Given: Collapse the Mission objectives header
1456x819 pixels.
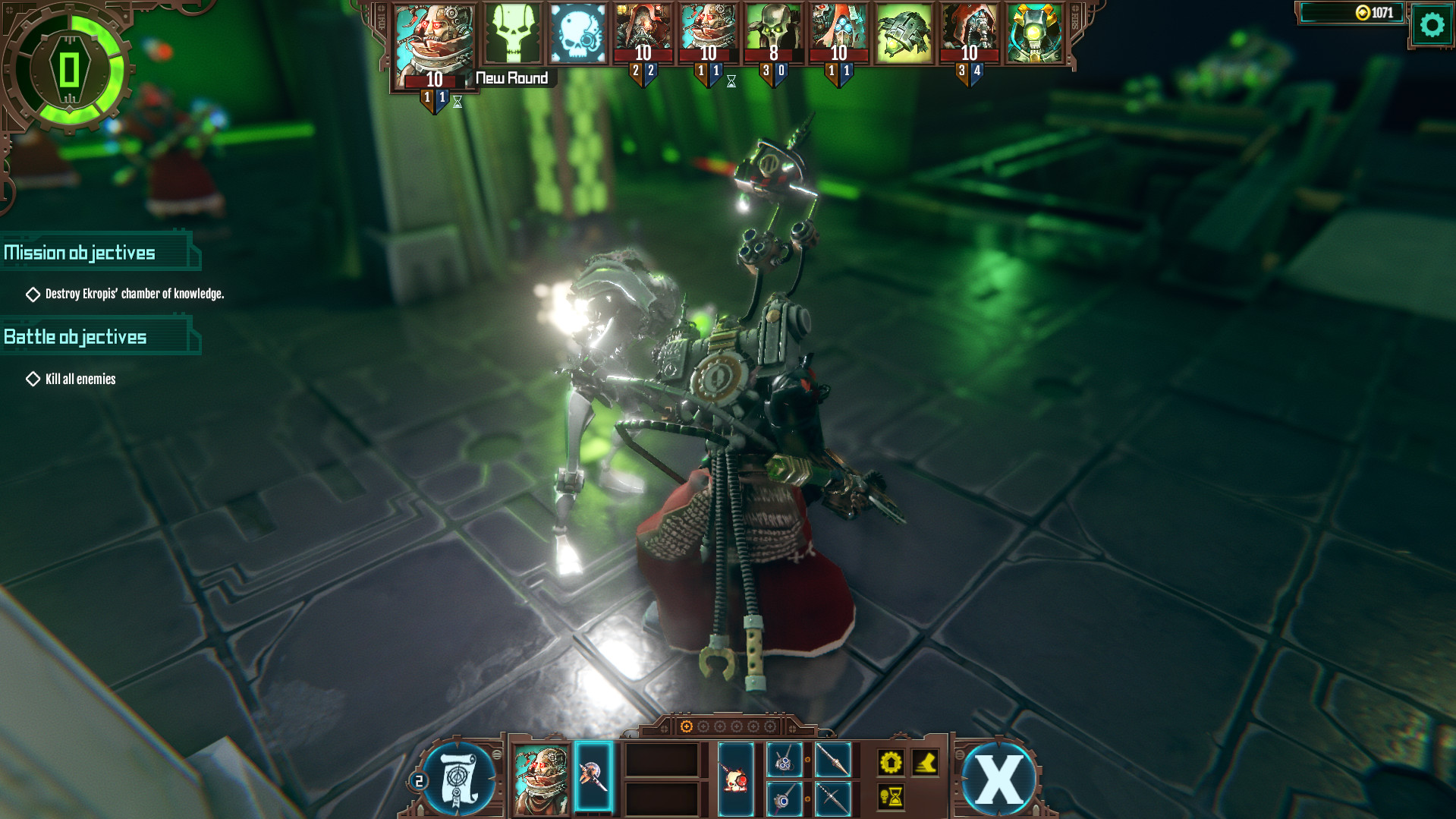Looking at the screenshot, I should (80, 252).
